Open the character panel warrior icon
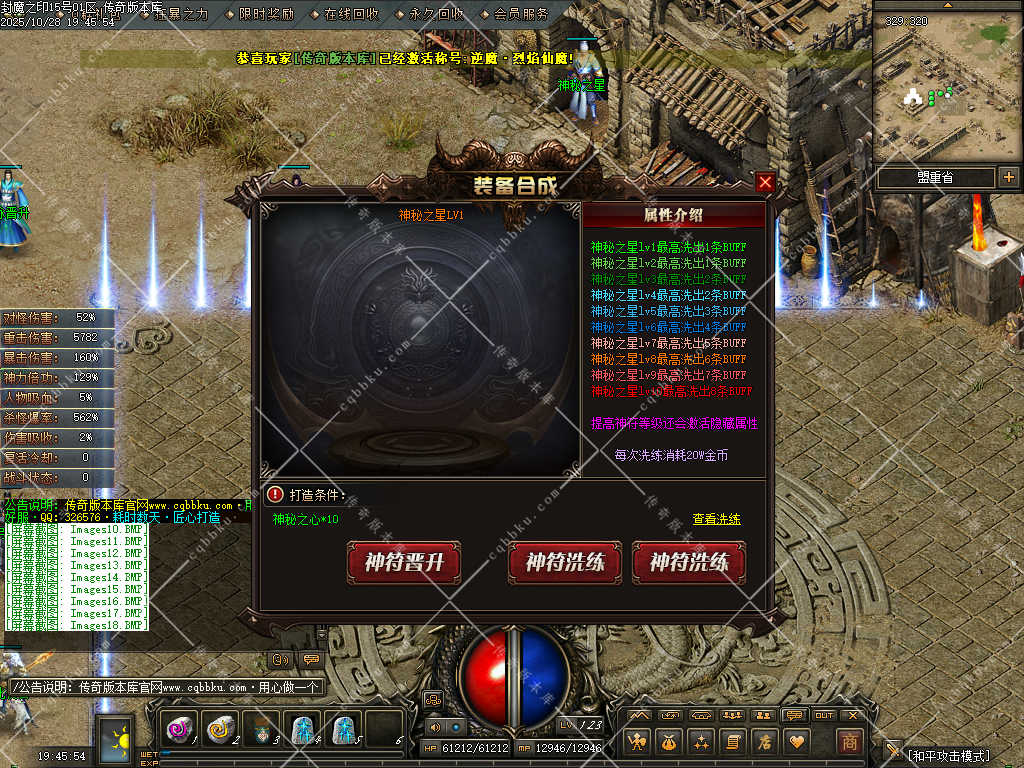Viewport: 1024px width, 768px height. click(x=636, y=742)
